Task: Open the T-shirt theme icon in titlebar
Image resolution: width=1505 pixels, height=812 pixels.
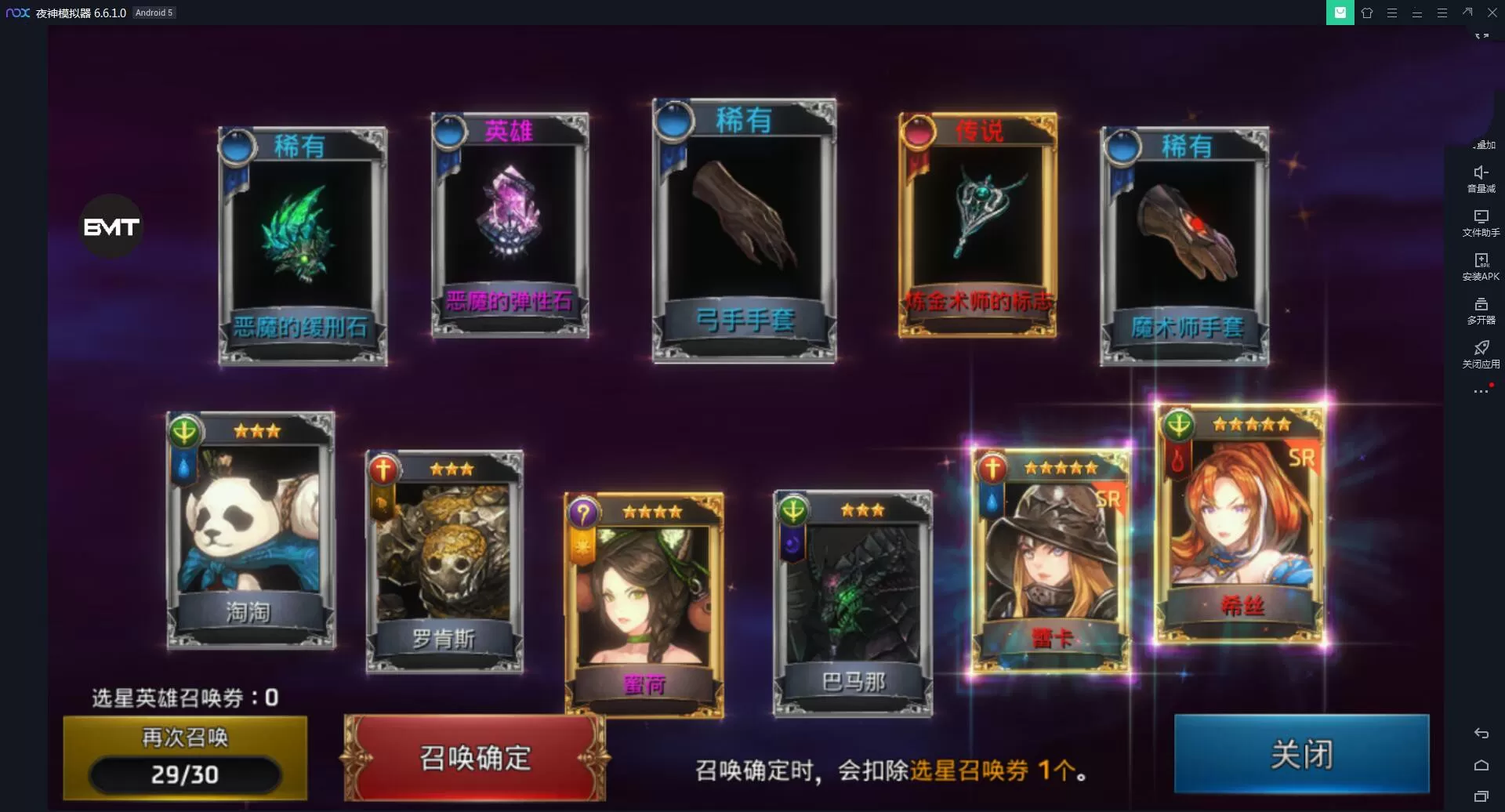Action: tap(1369, 13)
